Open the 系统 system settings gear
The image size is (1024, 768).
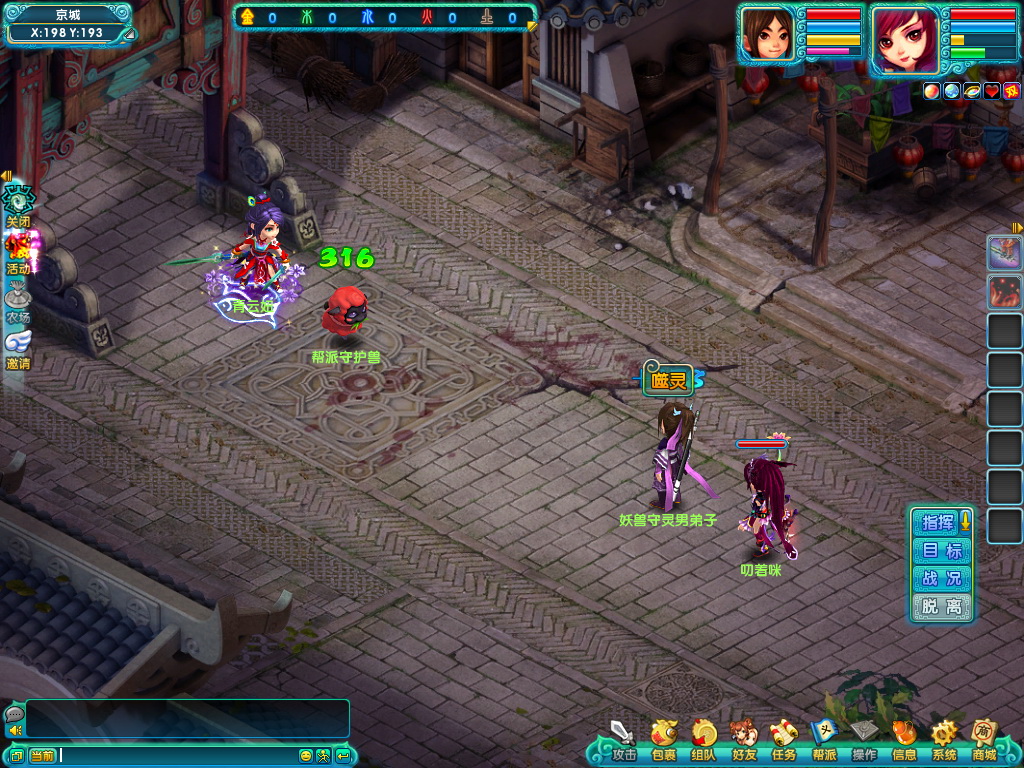pos(944,738)
